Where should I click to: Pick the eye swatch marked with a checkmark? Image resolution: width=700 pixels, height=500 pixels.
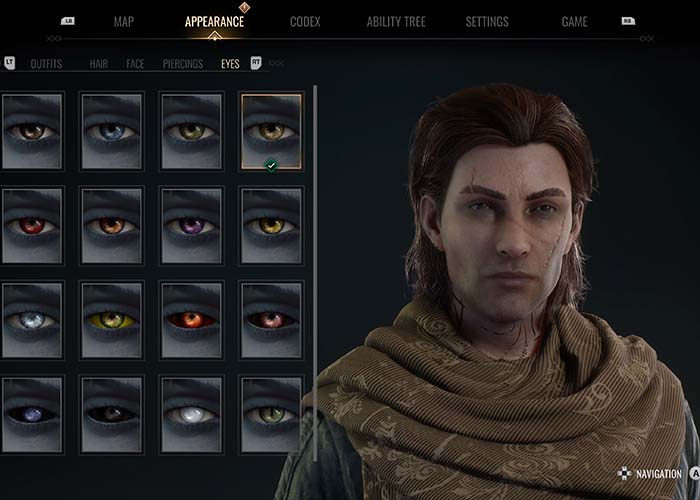(x=271, y=131)
